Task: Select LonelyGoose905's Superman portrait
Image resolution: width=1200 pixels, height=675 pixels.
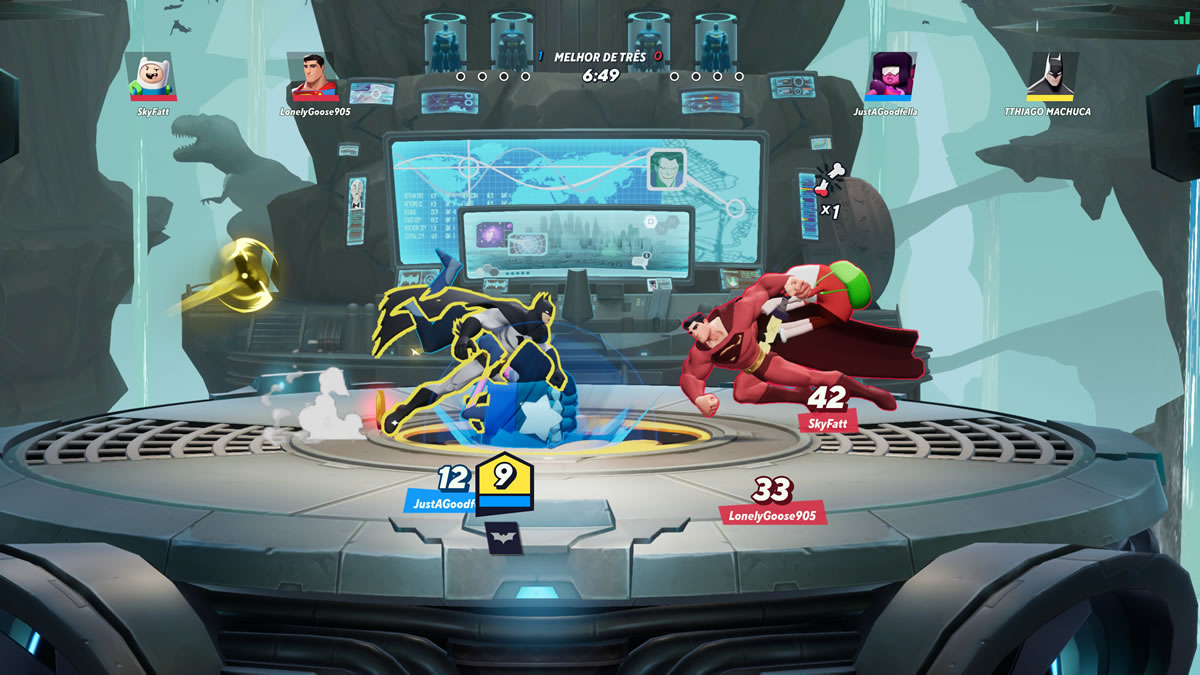Action: (312, 77)
